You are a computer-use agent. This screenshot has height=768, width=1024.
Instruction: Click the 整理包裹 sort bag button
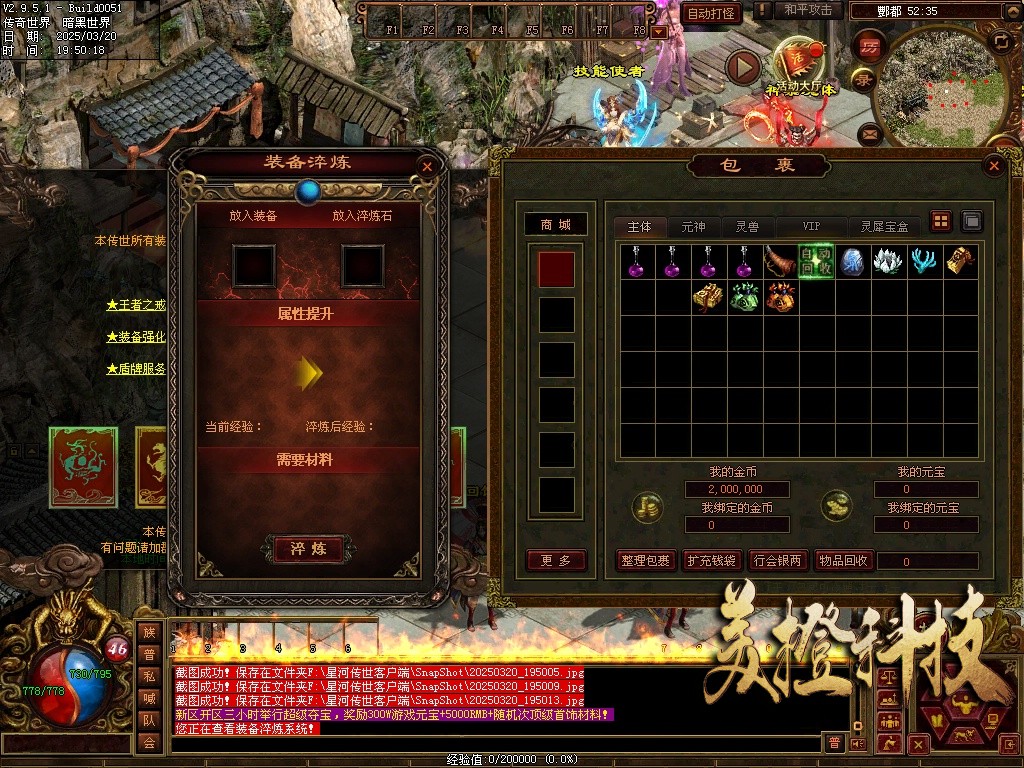645,560
